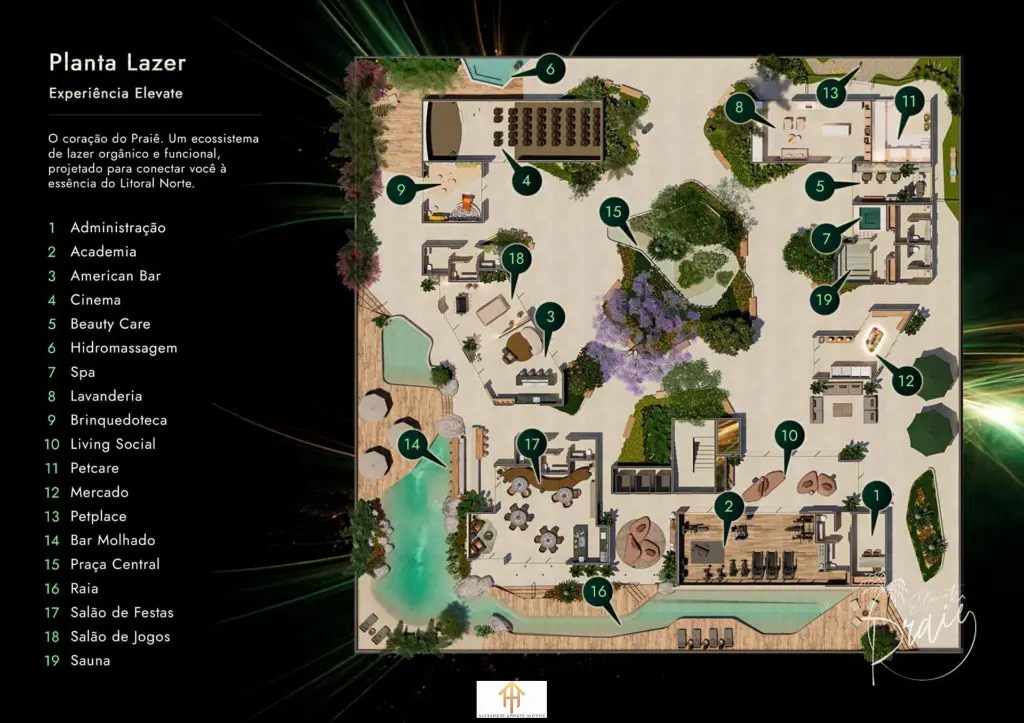1024x723 pixels.
Task: Select the number 17 map marker
Action: click(x=532, y=443)
